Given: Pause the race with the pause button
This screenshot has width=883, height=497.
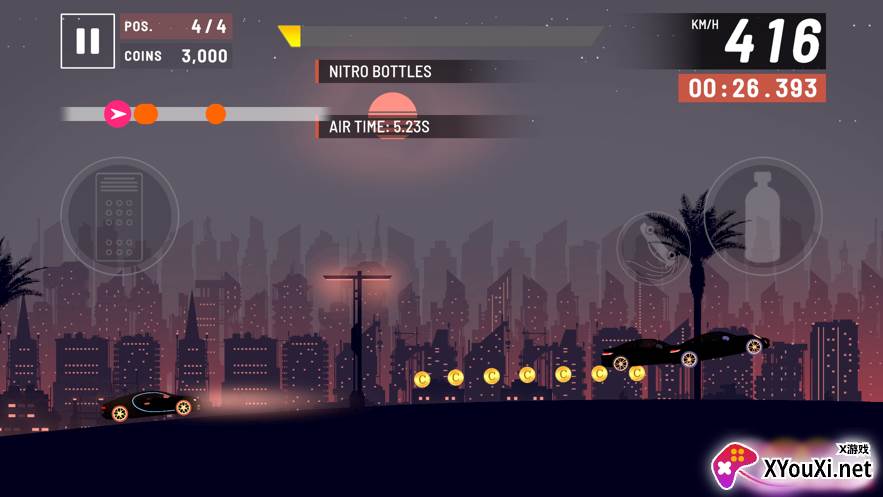Looking at the screenshot, I should tap(87, 41).
